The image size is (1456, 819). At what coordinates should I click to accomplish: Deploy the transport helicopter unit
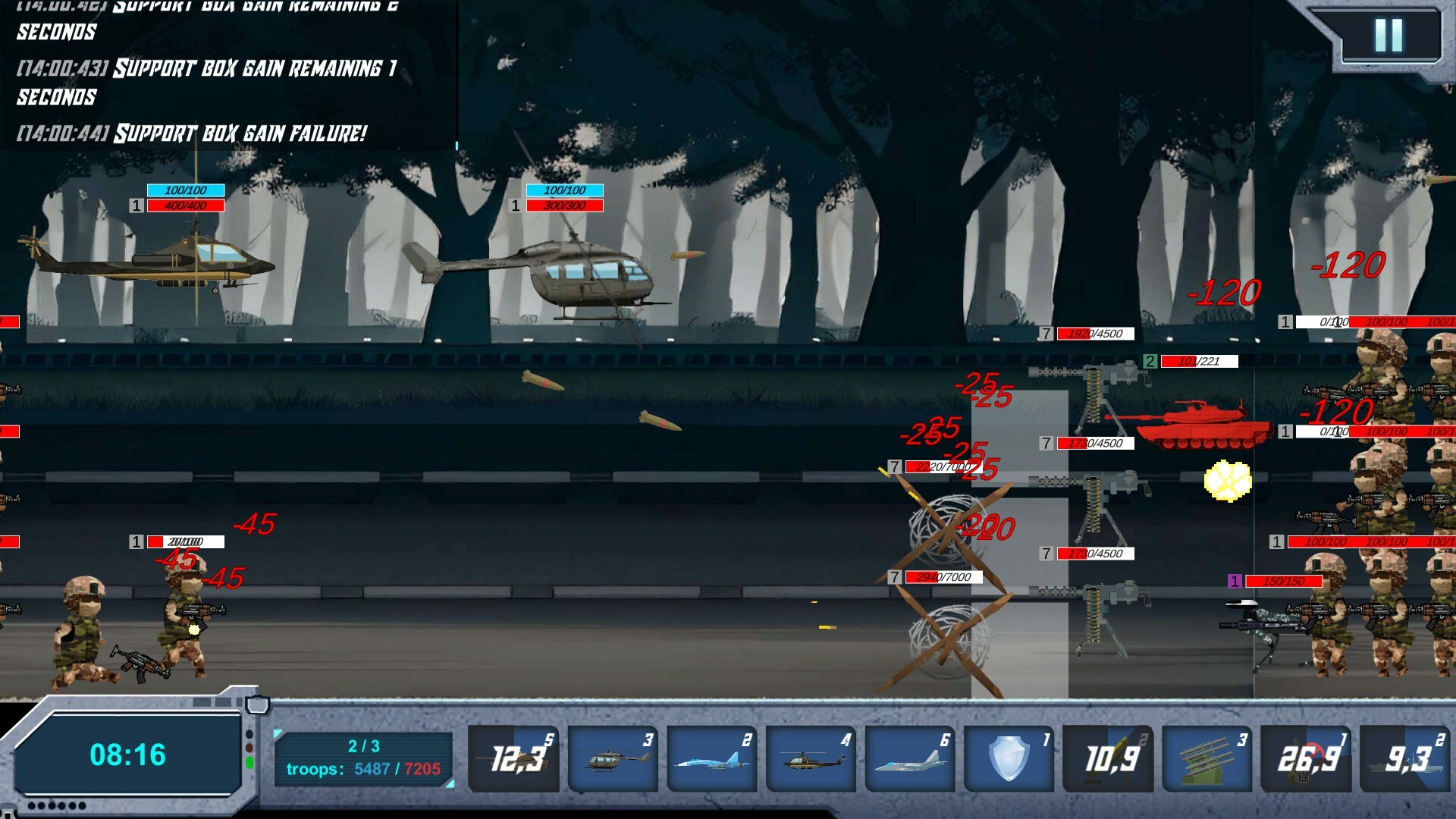coord(613,757)
